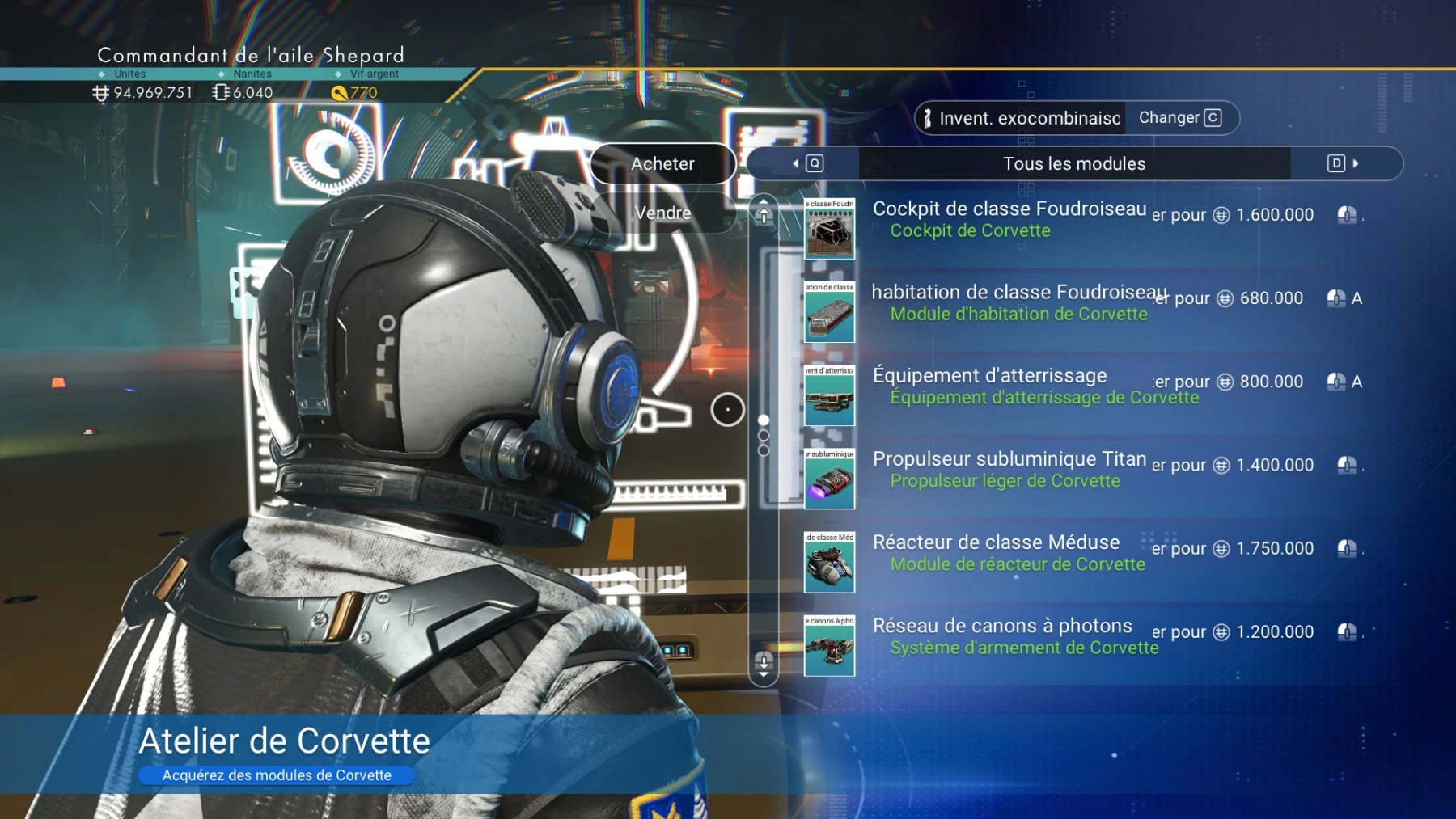Select the Réacteur de classe Méduse thumbnail
This screenshot has height=819, width=1456.
(x=829, y=564)
